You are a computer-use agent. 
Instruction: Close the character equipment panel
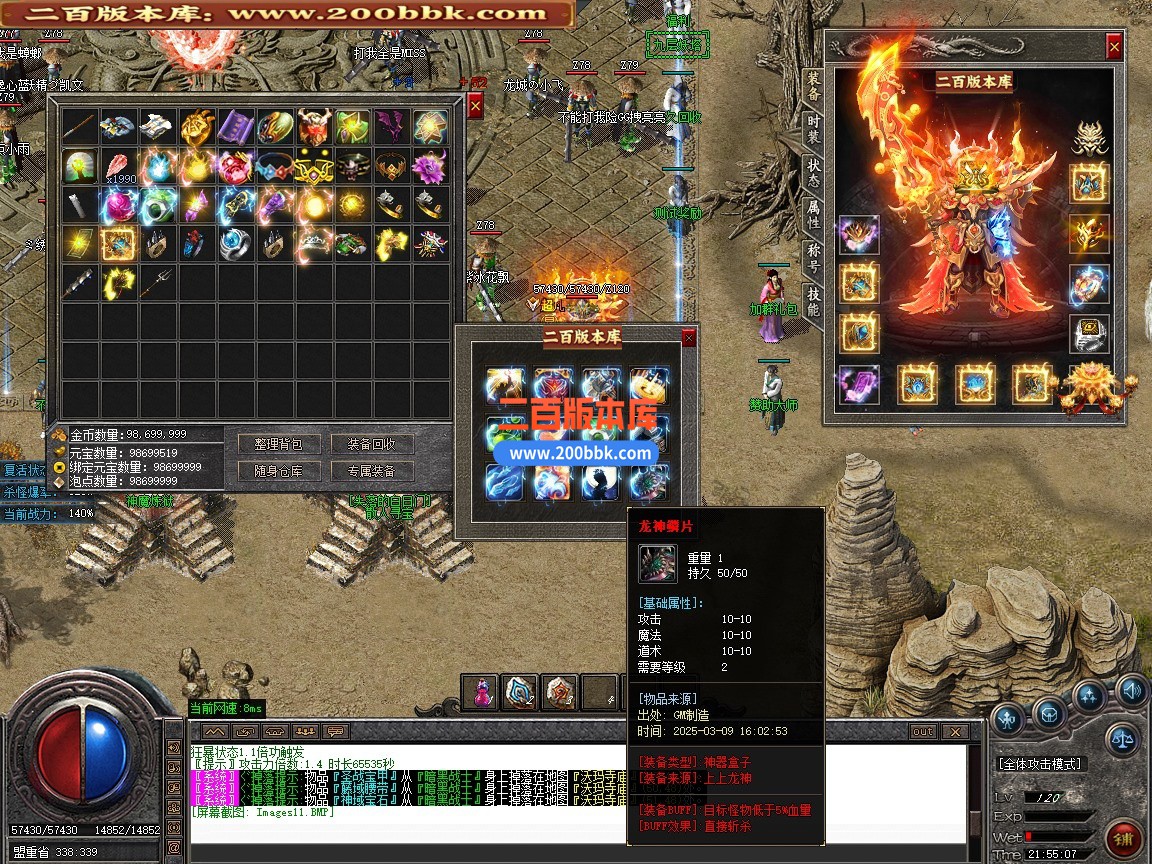tap(1114, 46)
